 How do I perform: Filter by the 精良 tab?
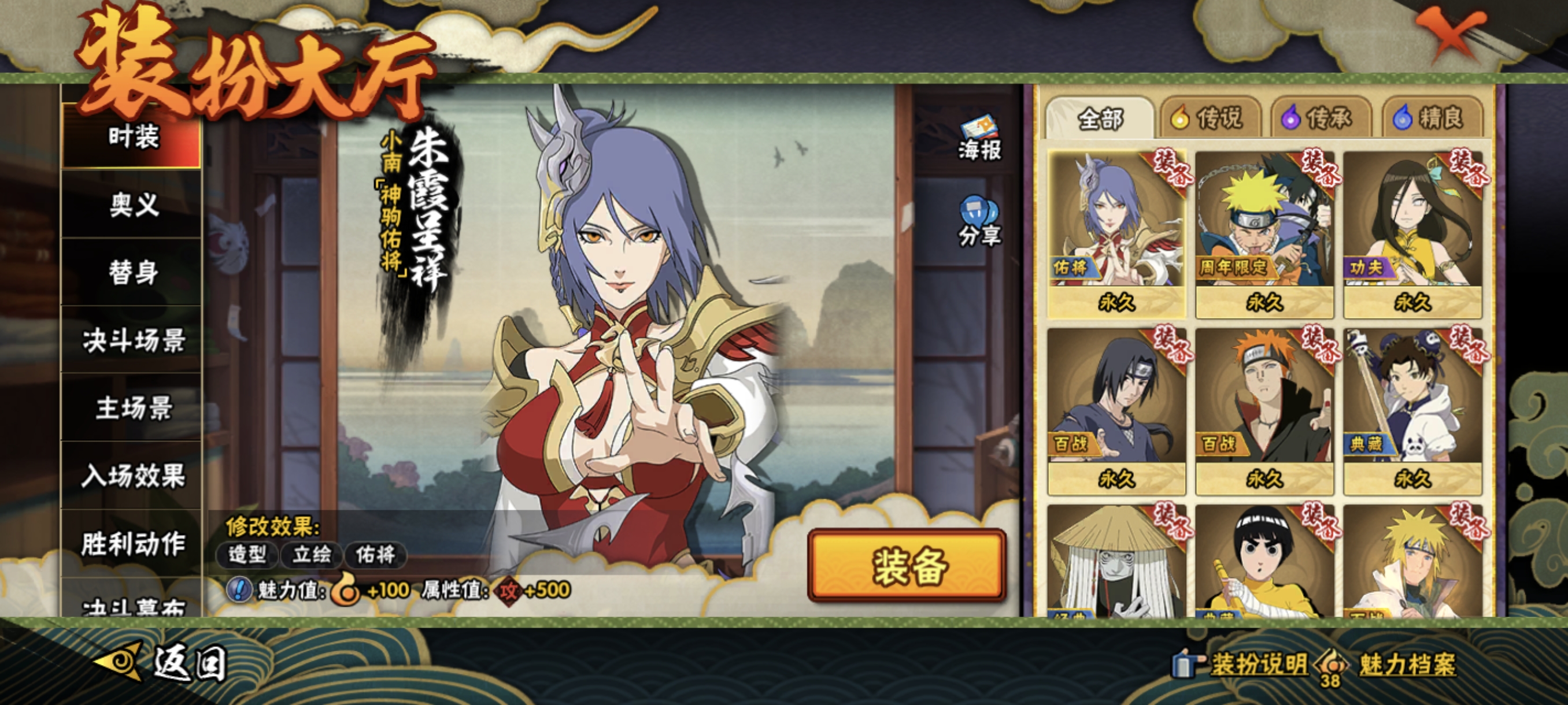pos(1430,118)
